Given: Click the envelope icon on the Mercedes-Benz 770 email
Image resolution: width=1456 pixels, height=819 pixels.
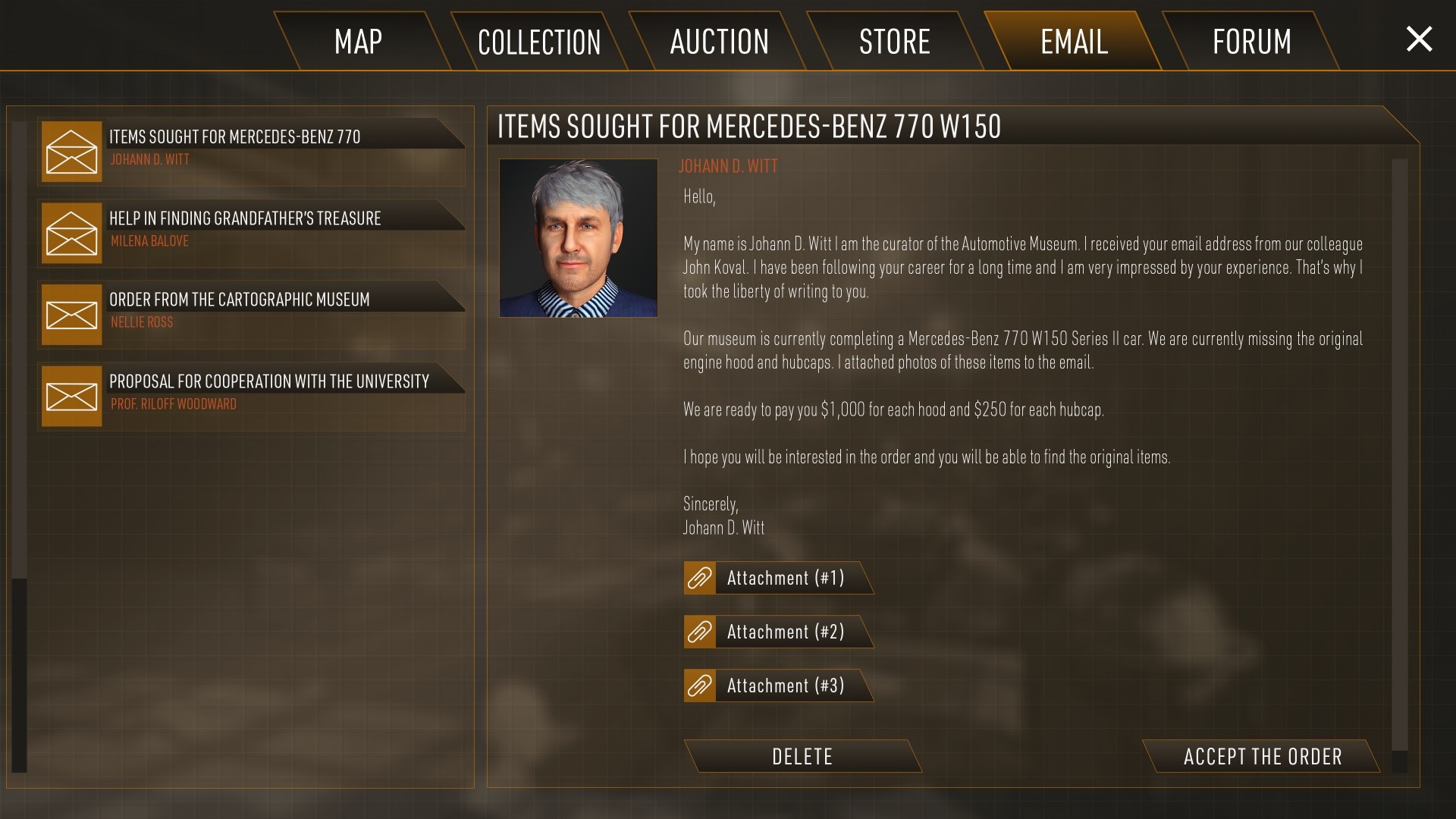Looking at the screenshot, I should (x=72, y=151).
